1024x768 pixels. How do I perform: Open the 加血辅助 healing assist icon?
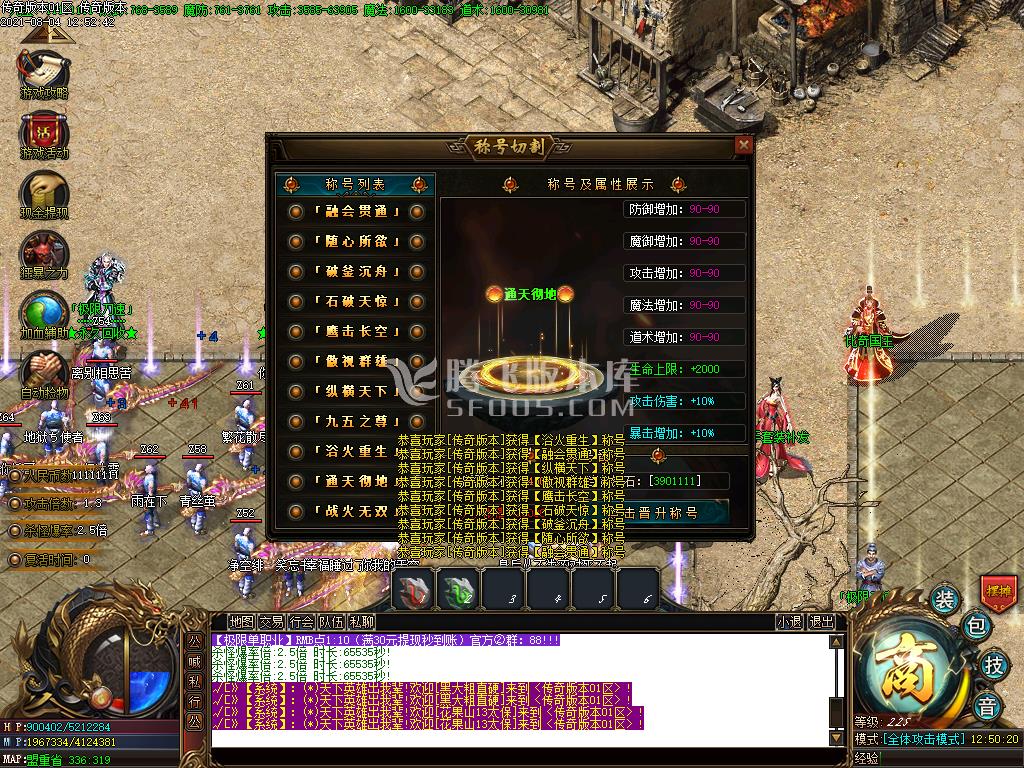pos(44,313)
